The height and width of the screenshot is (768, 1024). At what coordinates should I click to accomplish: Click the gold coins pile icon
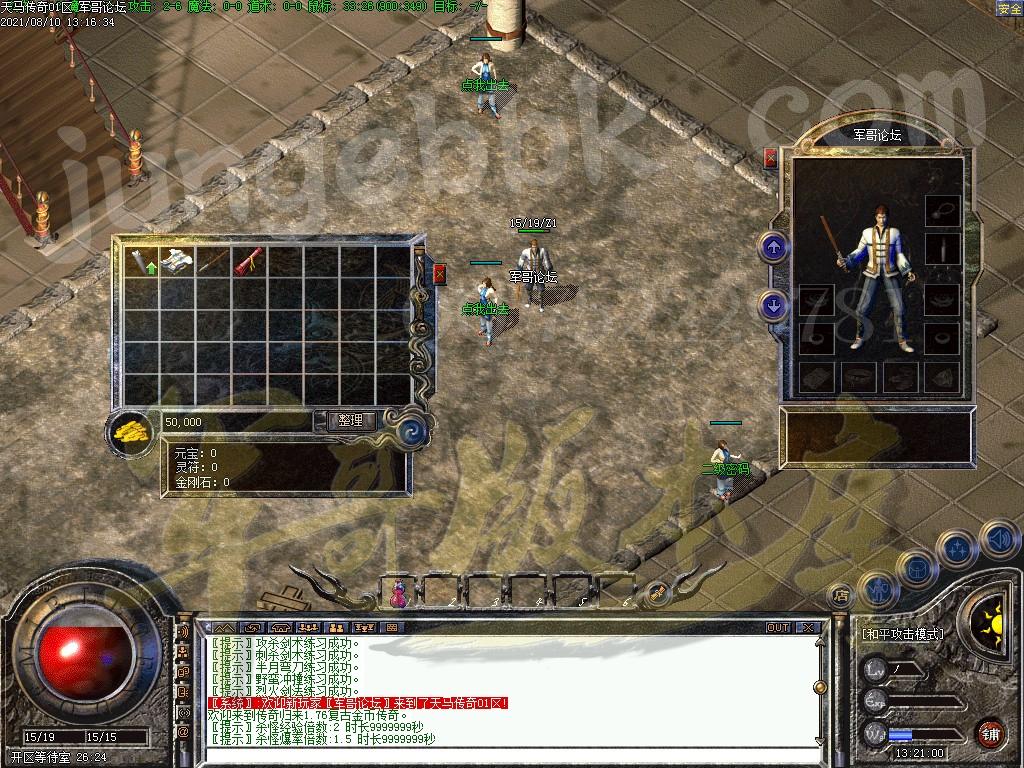point(130,432)
